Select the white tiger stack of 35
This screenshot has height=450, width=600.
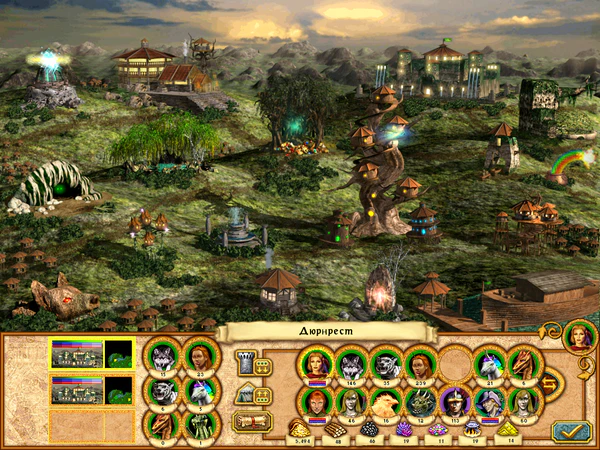(385, 363)
